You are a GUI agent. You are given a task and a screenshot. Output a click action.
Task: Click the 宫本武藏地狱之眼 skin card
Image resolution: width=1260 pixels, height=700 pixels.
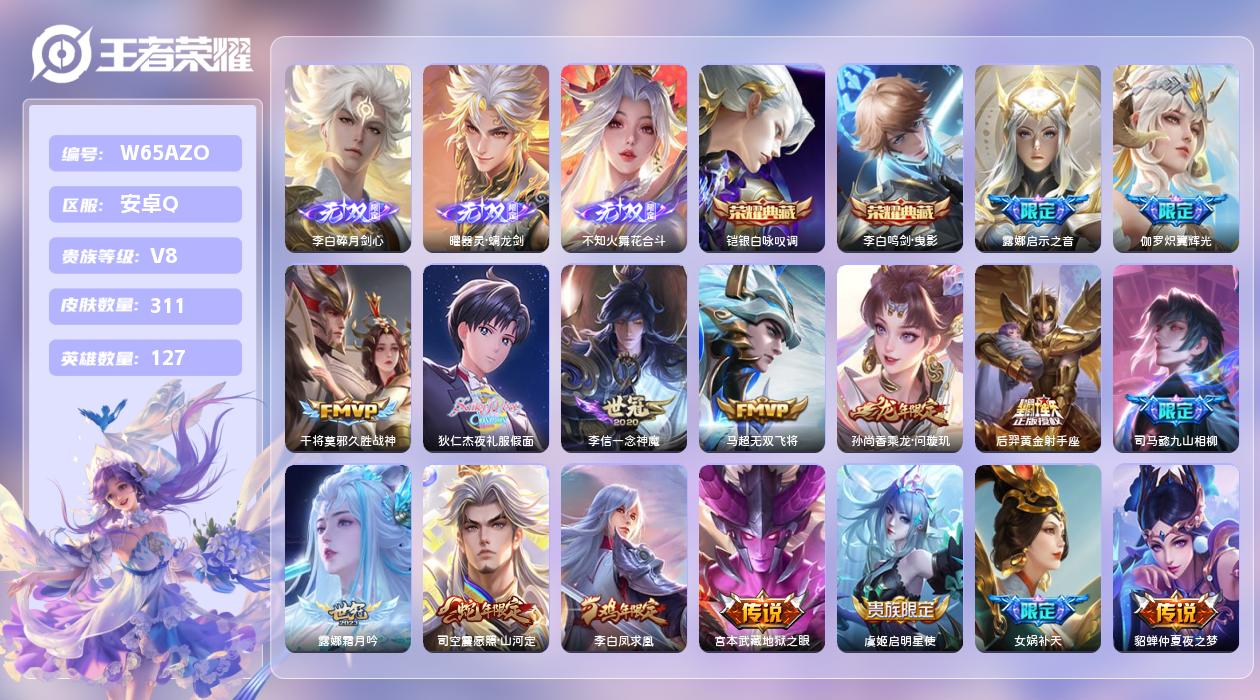761,558
